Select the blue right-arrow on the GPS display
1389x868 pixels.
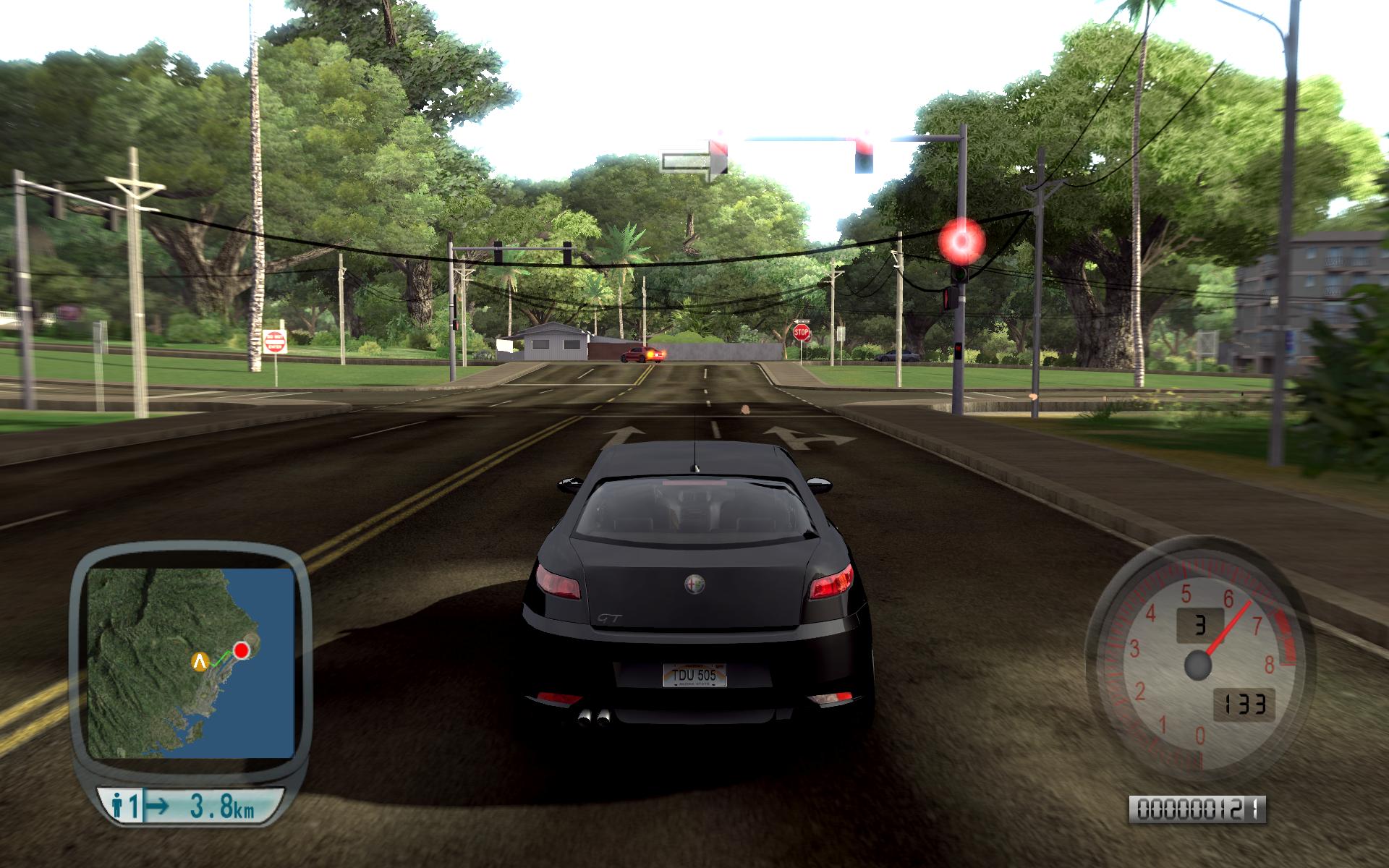click(x=156, y=804)
